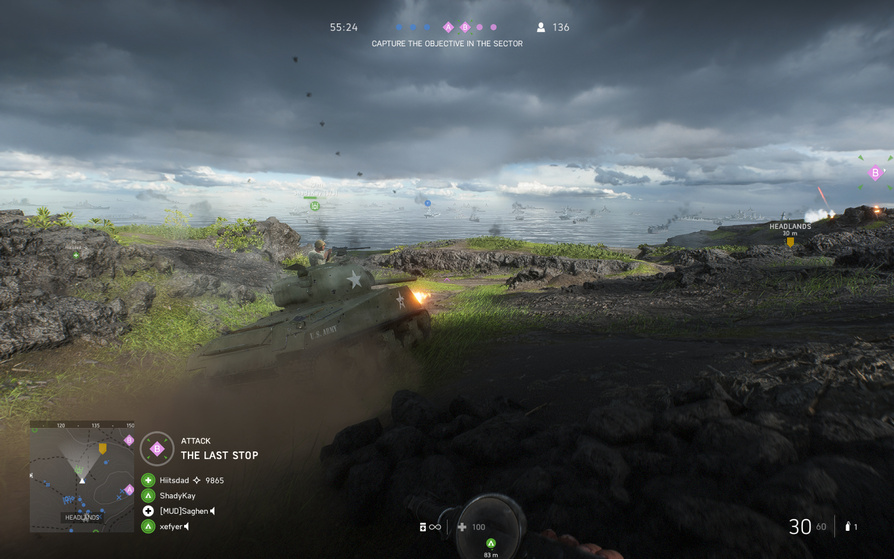The width and height of the screenshot is (894, 559).
Task: Click the pink B objective marker on the horizon
Action: click(876, 173)
